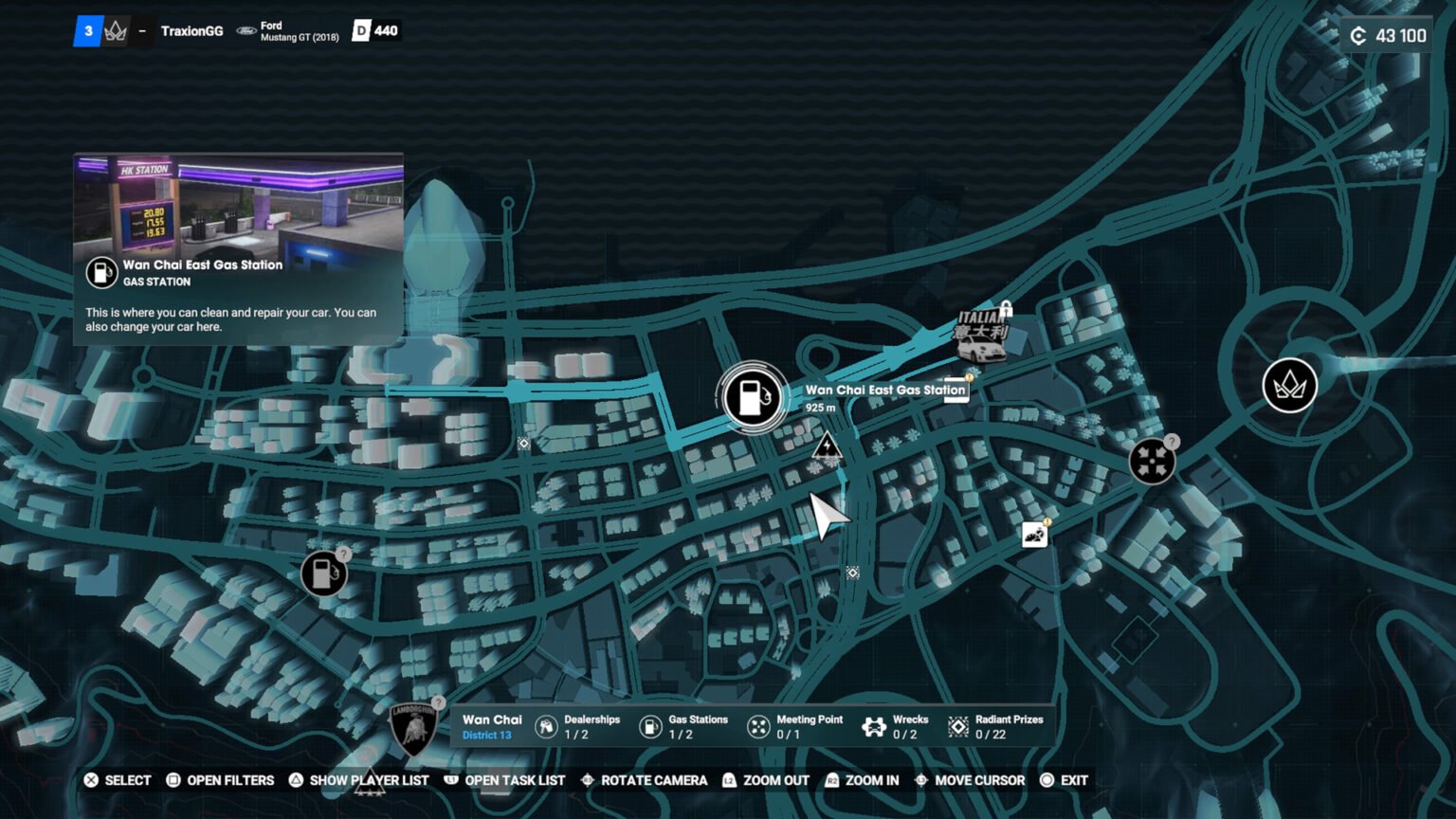Click the Wrecks legend gear icon
Screen dimensions: 1456x819
[872, 725]
